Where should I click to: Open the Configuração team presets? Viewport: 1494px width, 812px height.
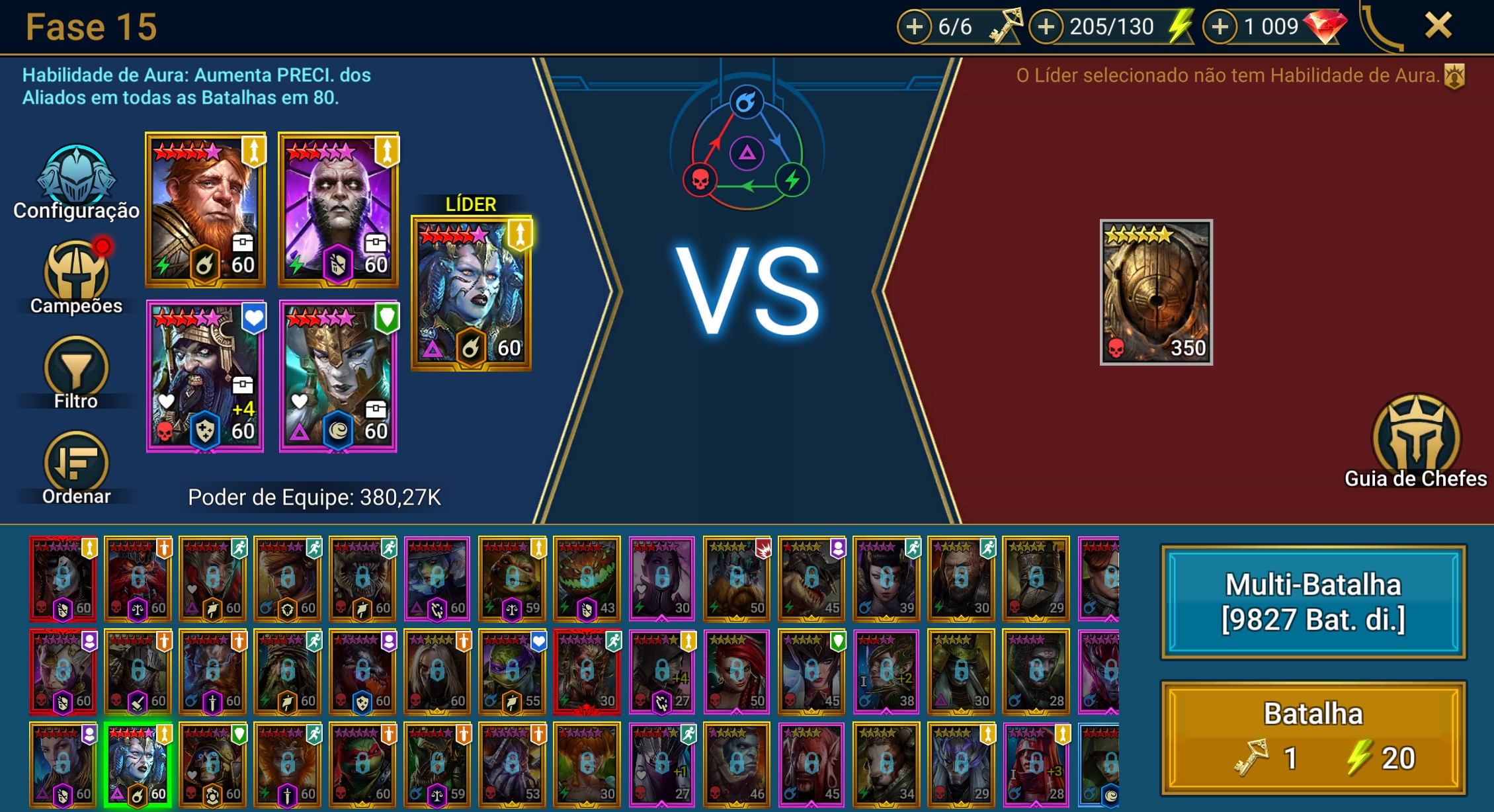(x=76, y=182)
